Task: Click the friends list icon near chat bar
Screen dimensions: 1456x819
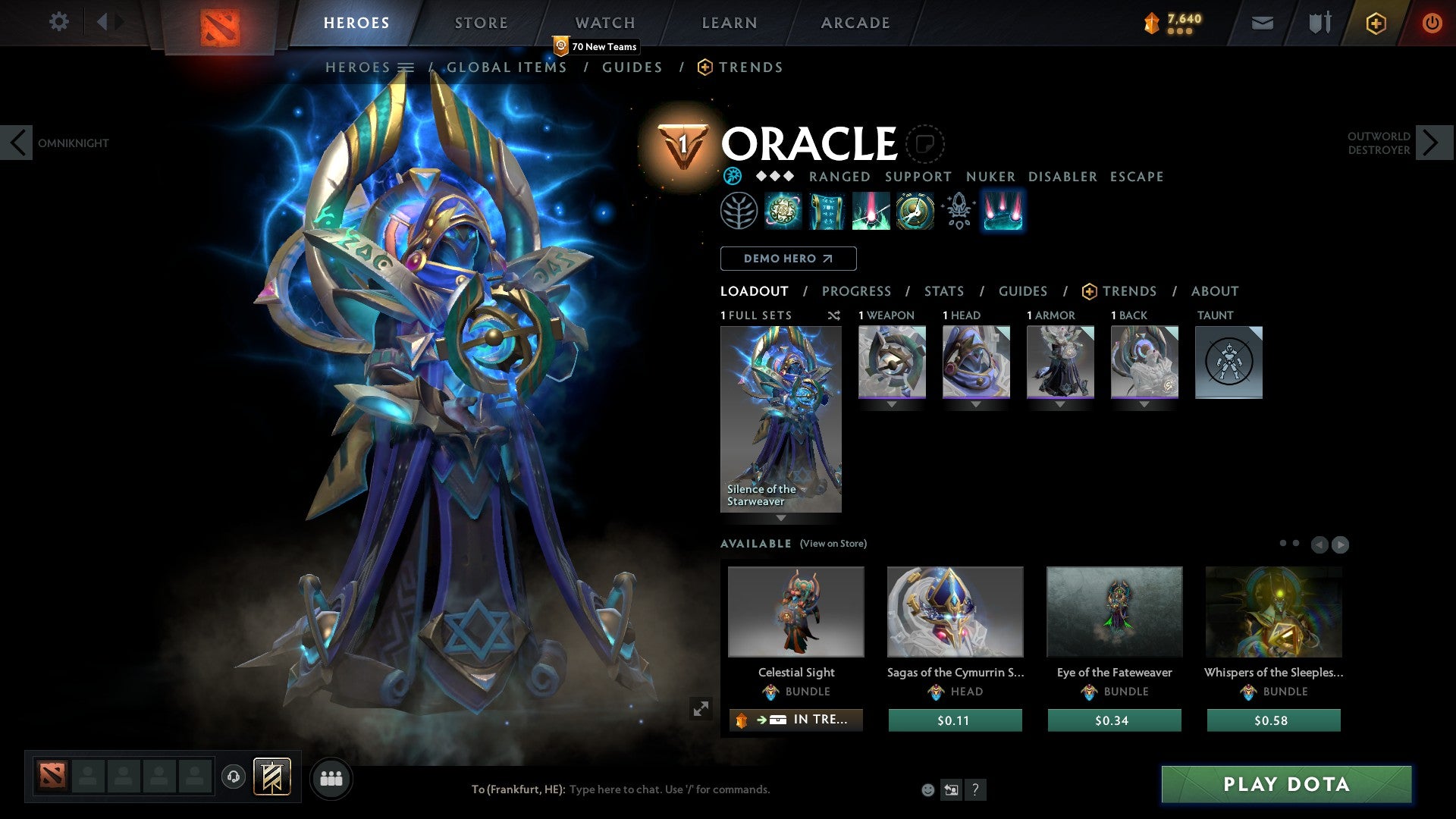Action: (331, 777)
